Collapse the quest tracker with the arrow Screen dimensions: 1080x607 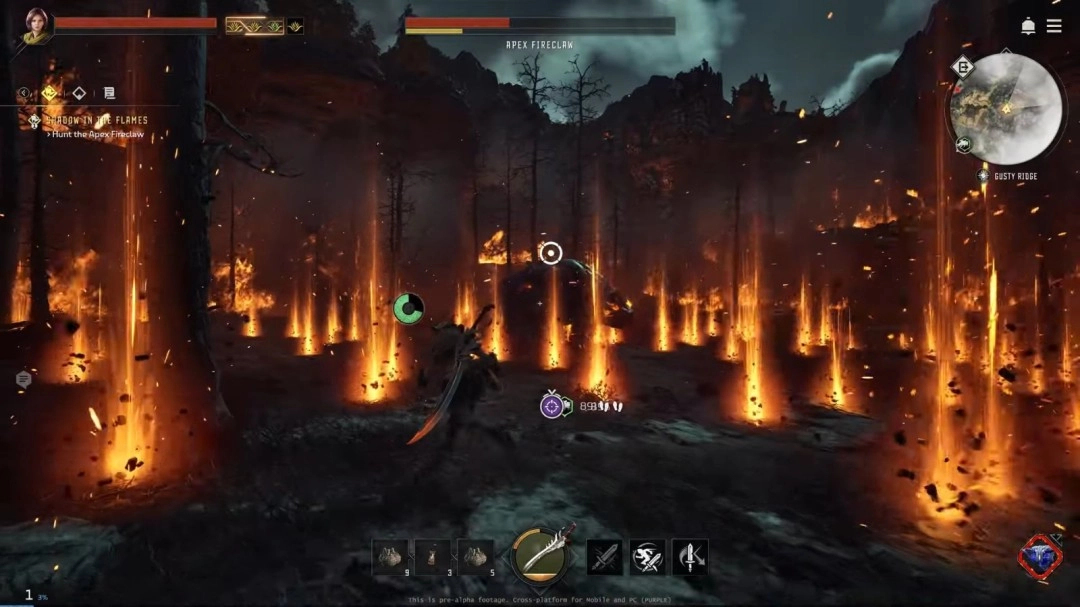click(x=24, y=93)
